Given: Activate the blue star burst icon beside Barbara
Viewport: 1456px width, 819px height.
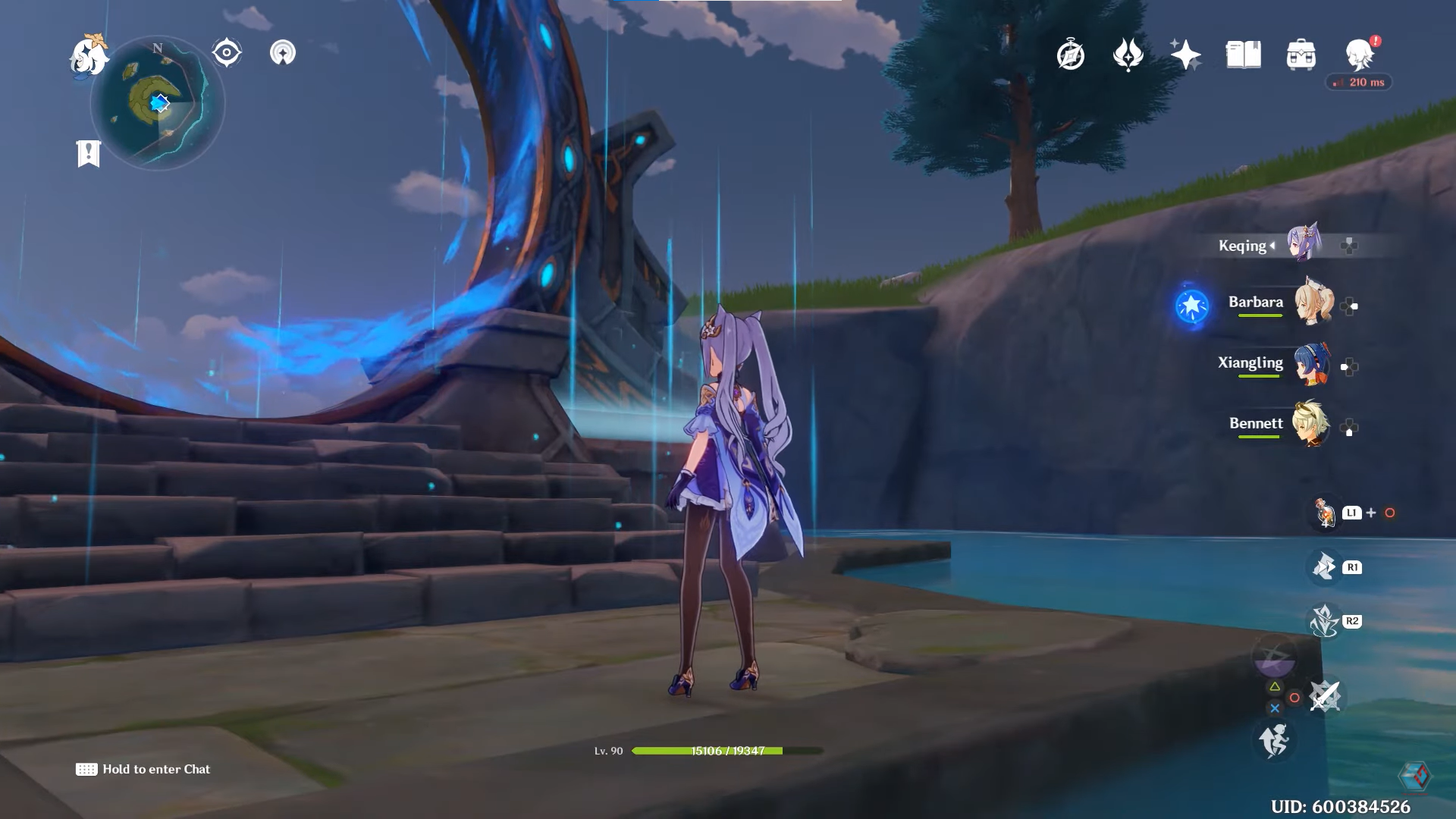Looking at the screenshot, I should [1192, 306].
